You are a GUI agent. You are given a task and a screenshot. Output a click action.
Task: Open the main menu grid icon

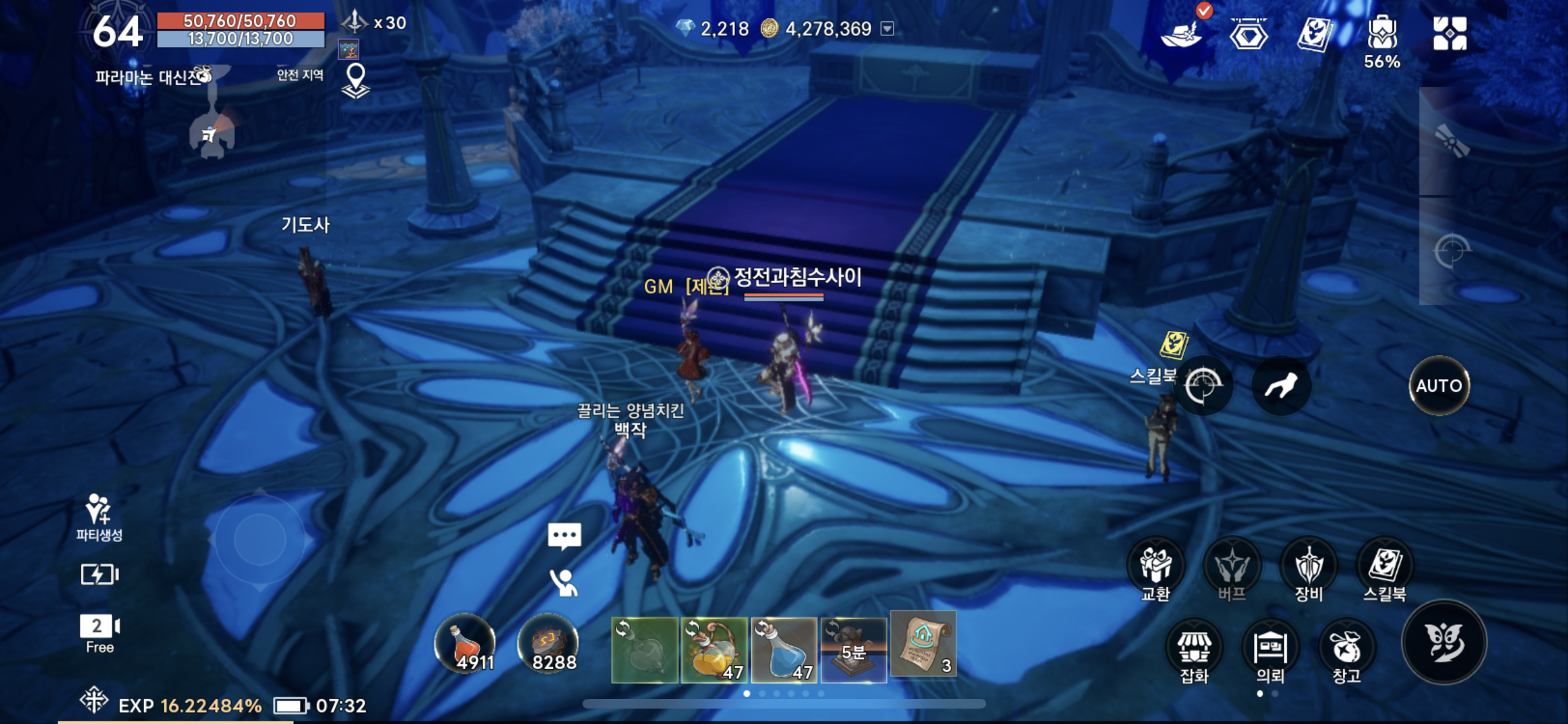(x=1450, y=33)
